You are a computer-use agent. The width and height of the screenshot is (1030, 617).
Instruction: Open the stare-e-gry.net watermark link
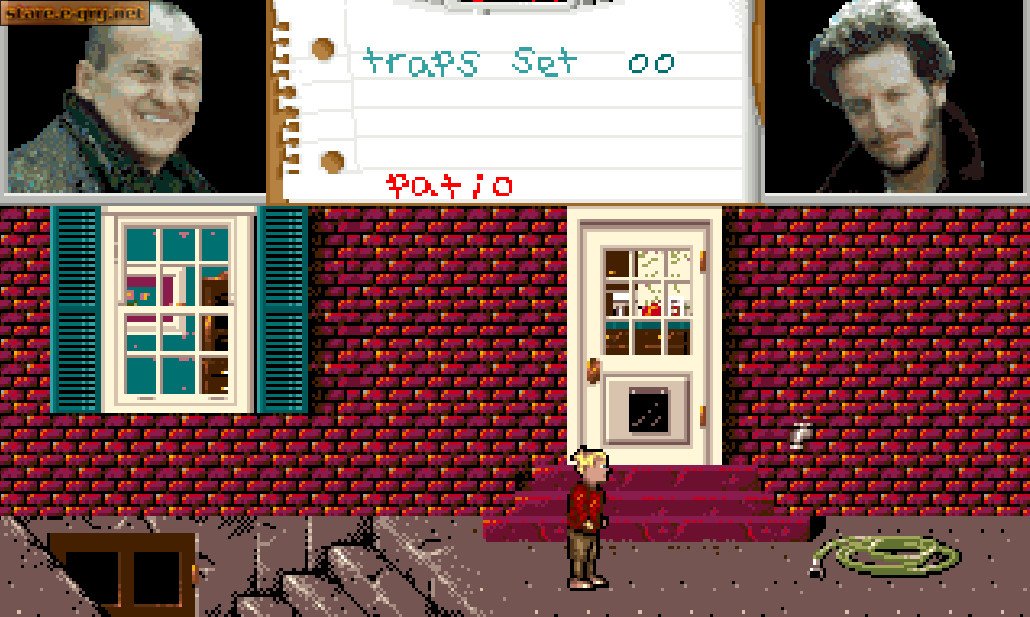point(75,12)
